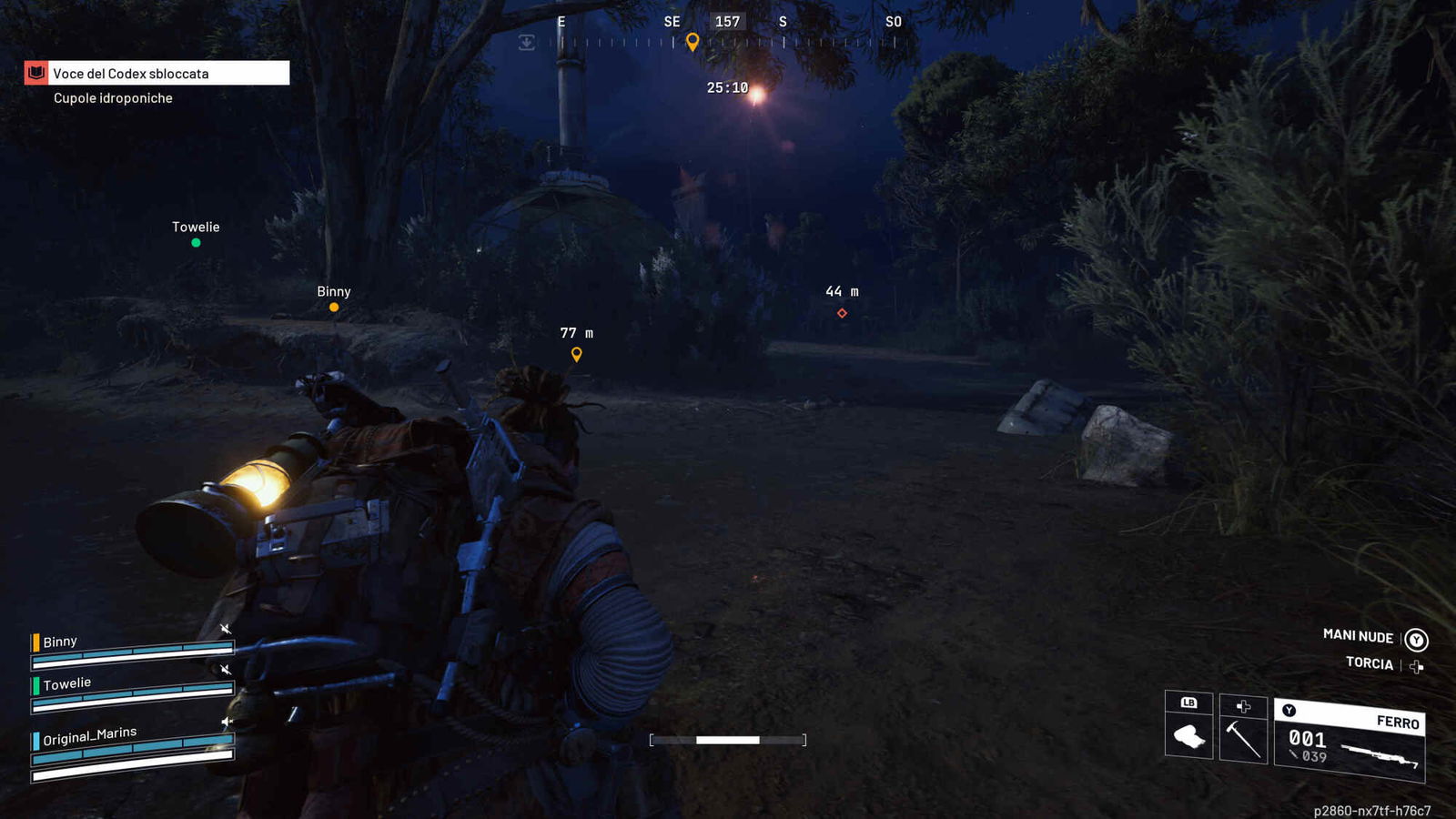Click the yellow 77 m waypoint marker
This screenshot has height=819, width=1456.
[x=576, y=354]
